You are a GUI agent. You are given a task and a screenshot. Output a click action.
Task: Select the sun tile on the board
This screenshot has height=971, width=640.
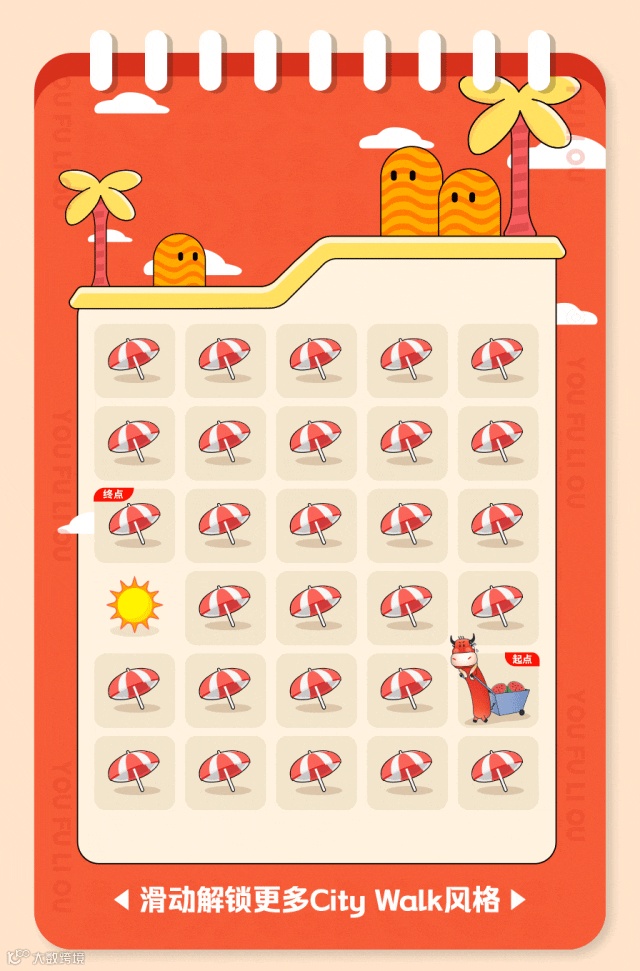click(134, 605)
